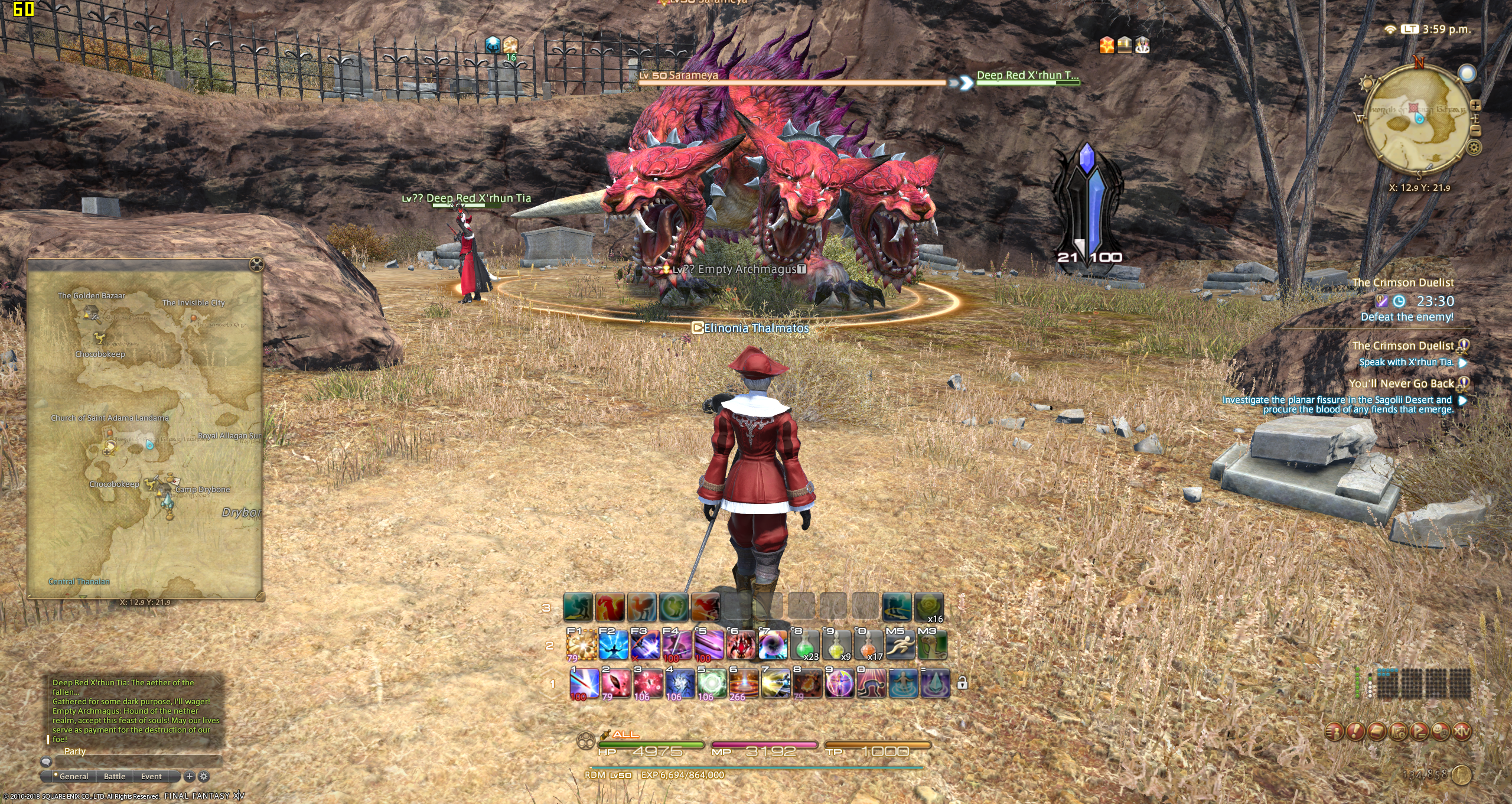This screenshot has height=804, width=1512.
Task: Open chat log gear settings
Action: tap(204, 776)
